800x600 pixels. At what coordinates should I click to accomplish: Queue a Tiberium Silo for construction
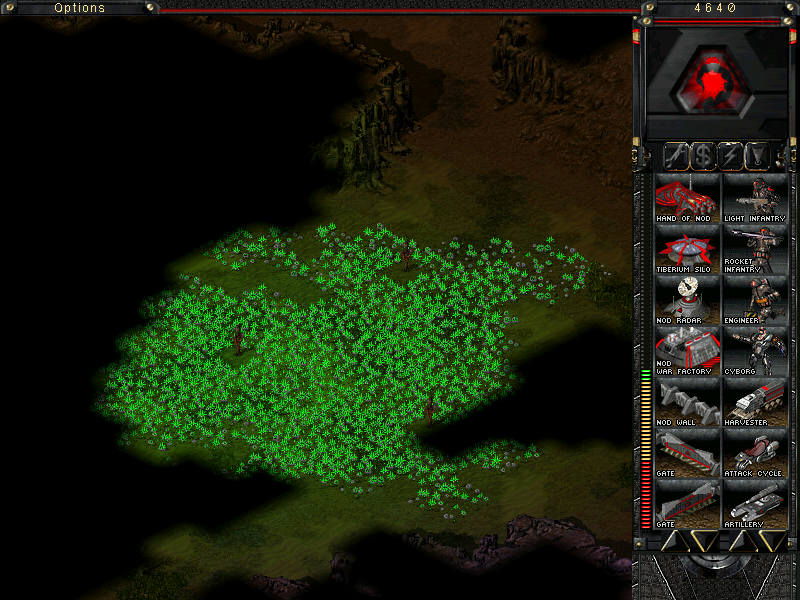click(x=687, y=249)
